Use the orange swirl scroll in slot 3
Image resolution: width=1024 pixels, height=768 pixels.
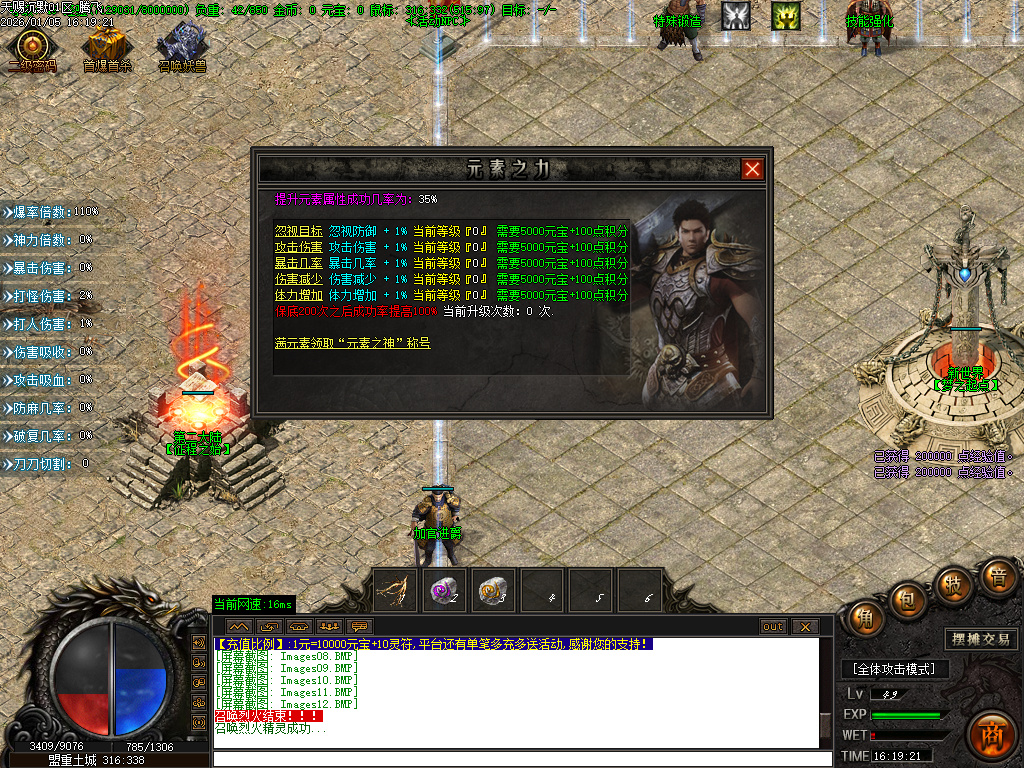[492, 590]
